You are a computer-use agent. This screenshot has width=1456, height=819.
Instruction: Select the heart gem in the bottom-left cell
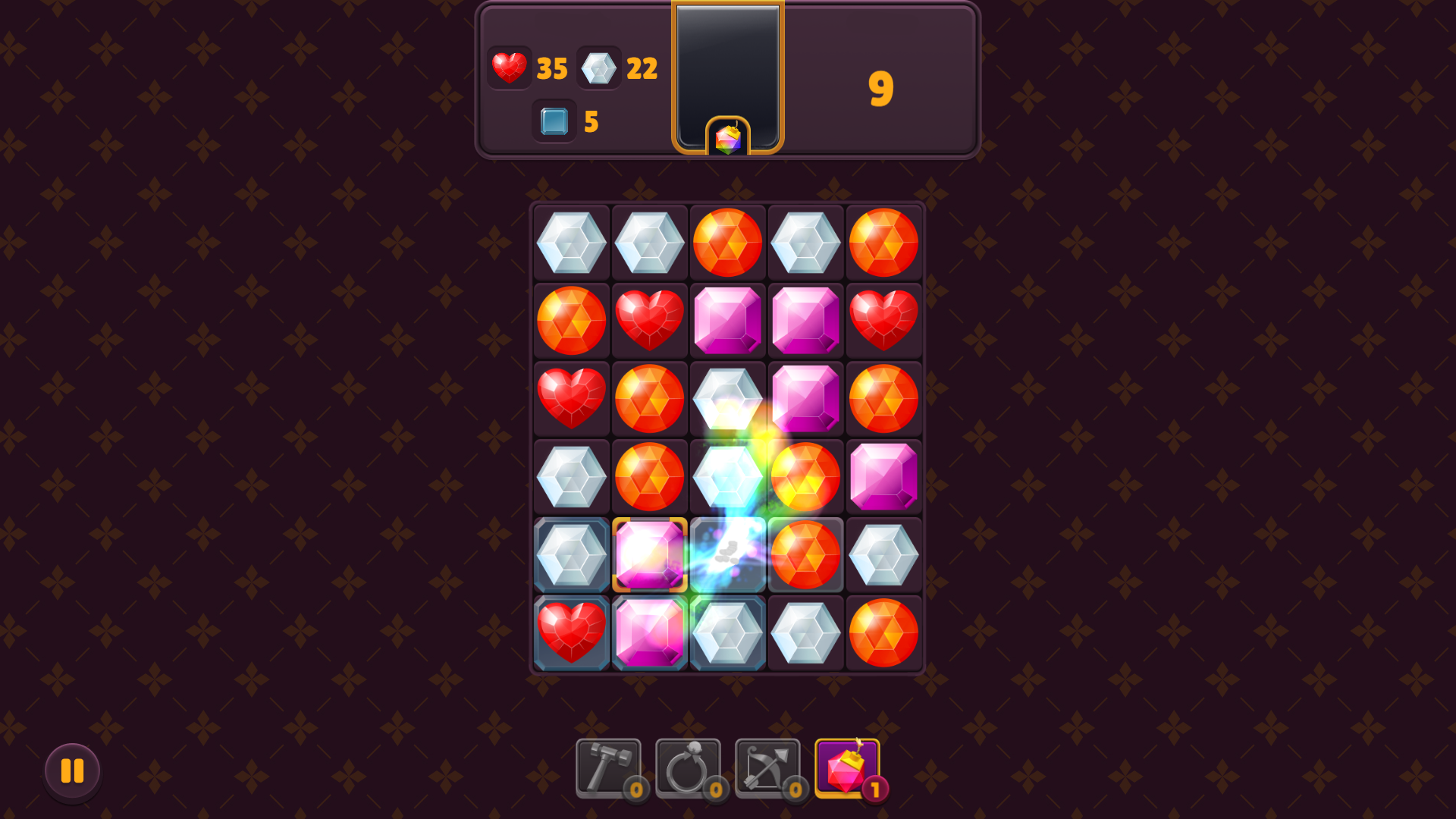[571, 632]
